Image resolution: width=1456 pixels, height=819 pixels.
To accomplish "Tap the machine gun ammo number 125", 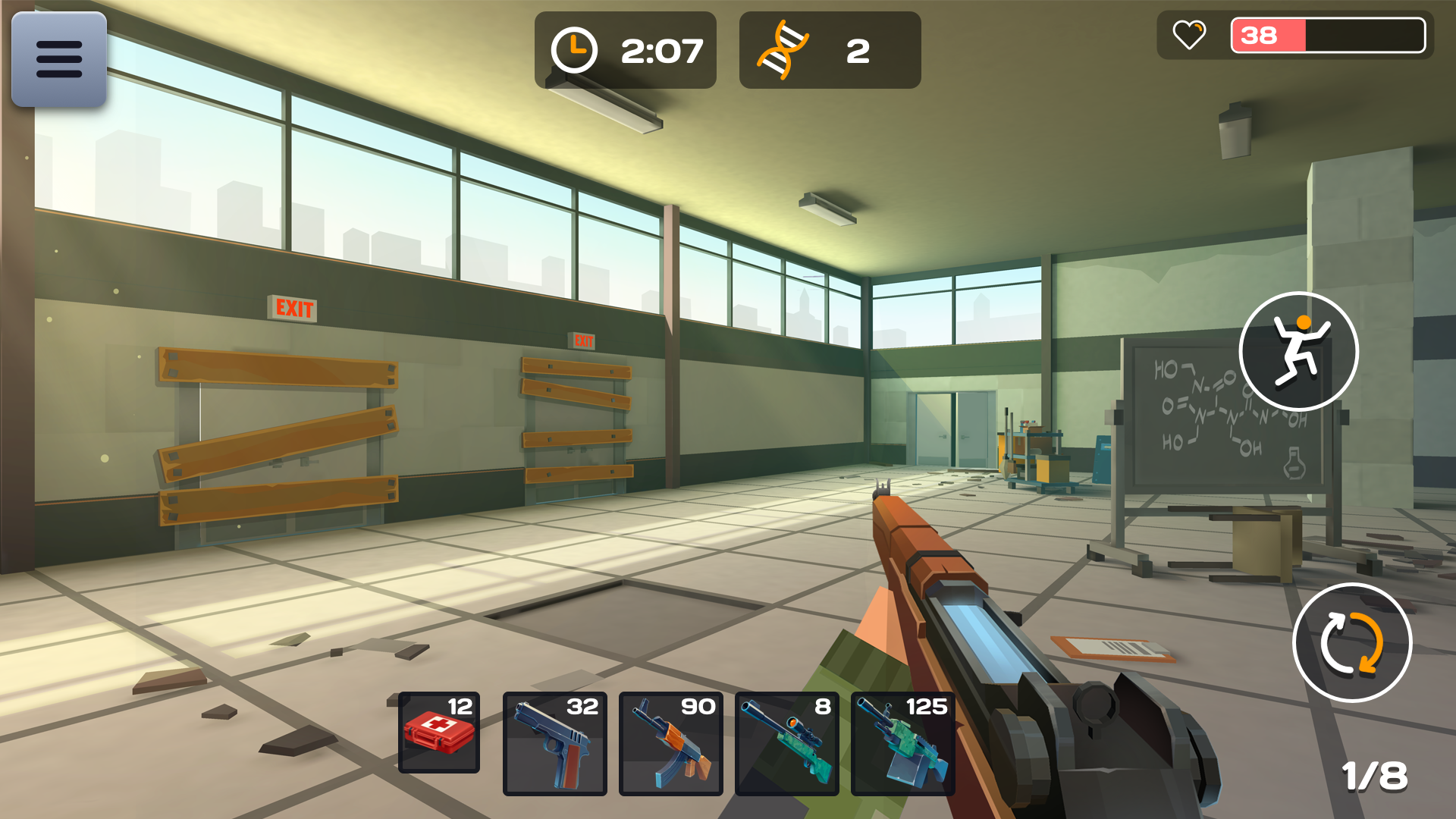I will pyautogui.click(x=927, y=707).
